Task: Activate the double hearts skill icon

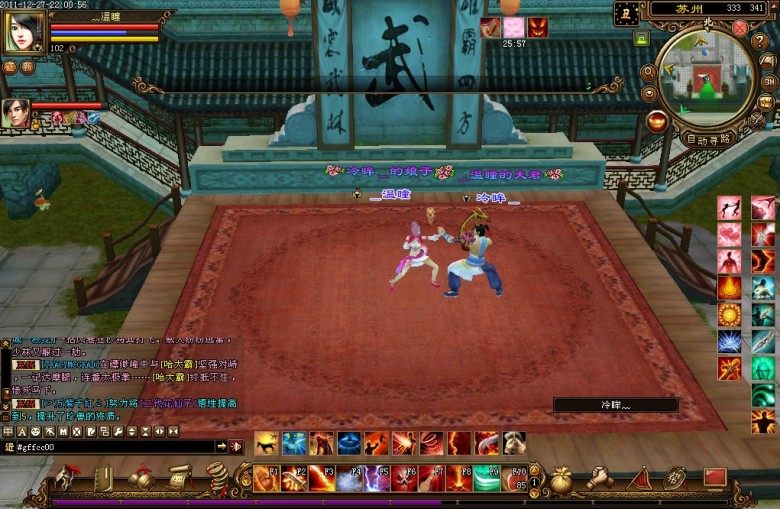Action: point(729,234)
